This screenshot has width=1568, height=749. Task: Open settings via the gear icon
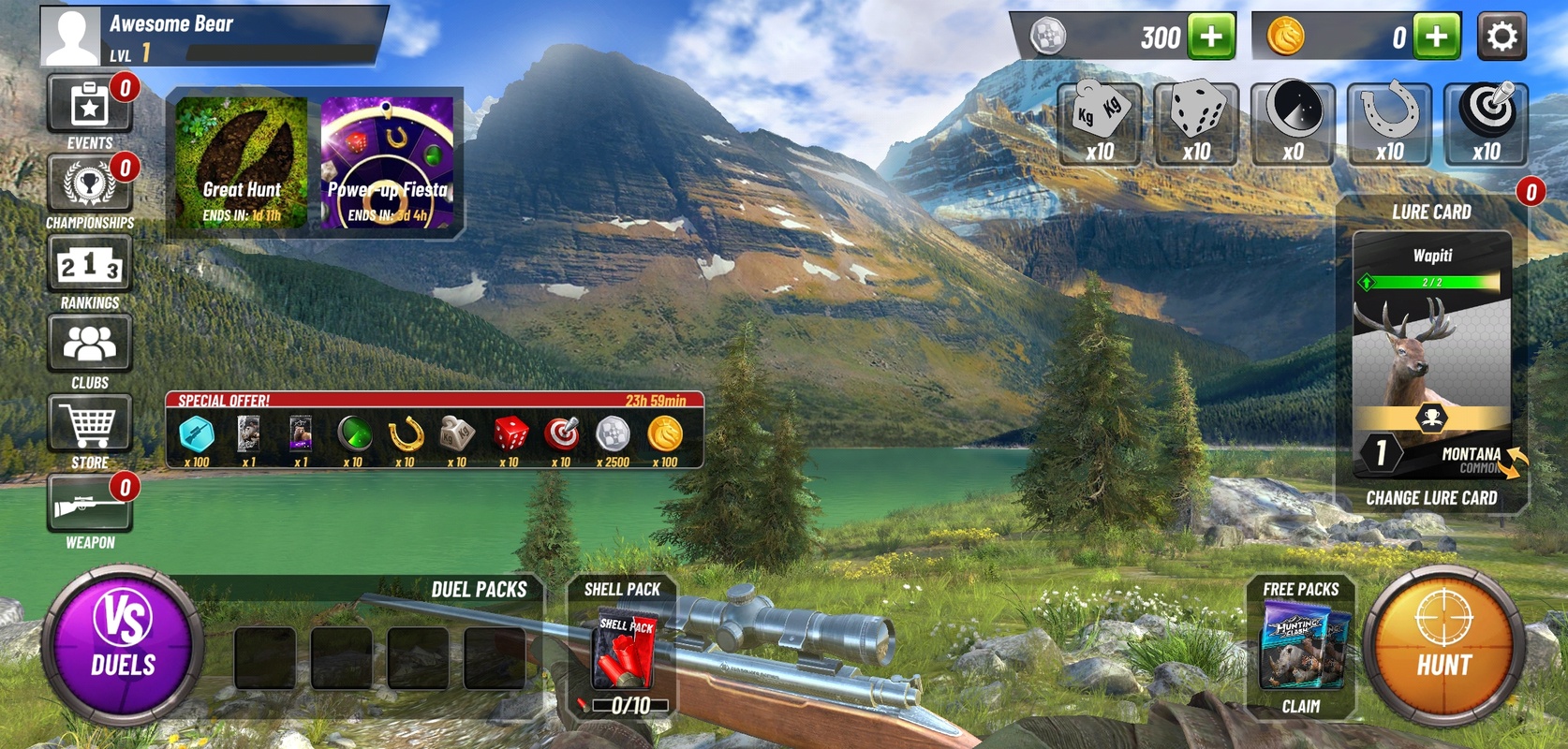1501,37
